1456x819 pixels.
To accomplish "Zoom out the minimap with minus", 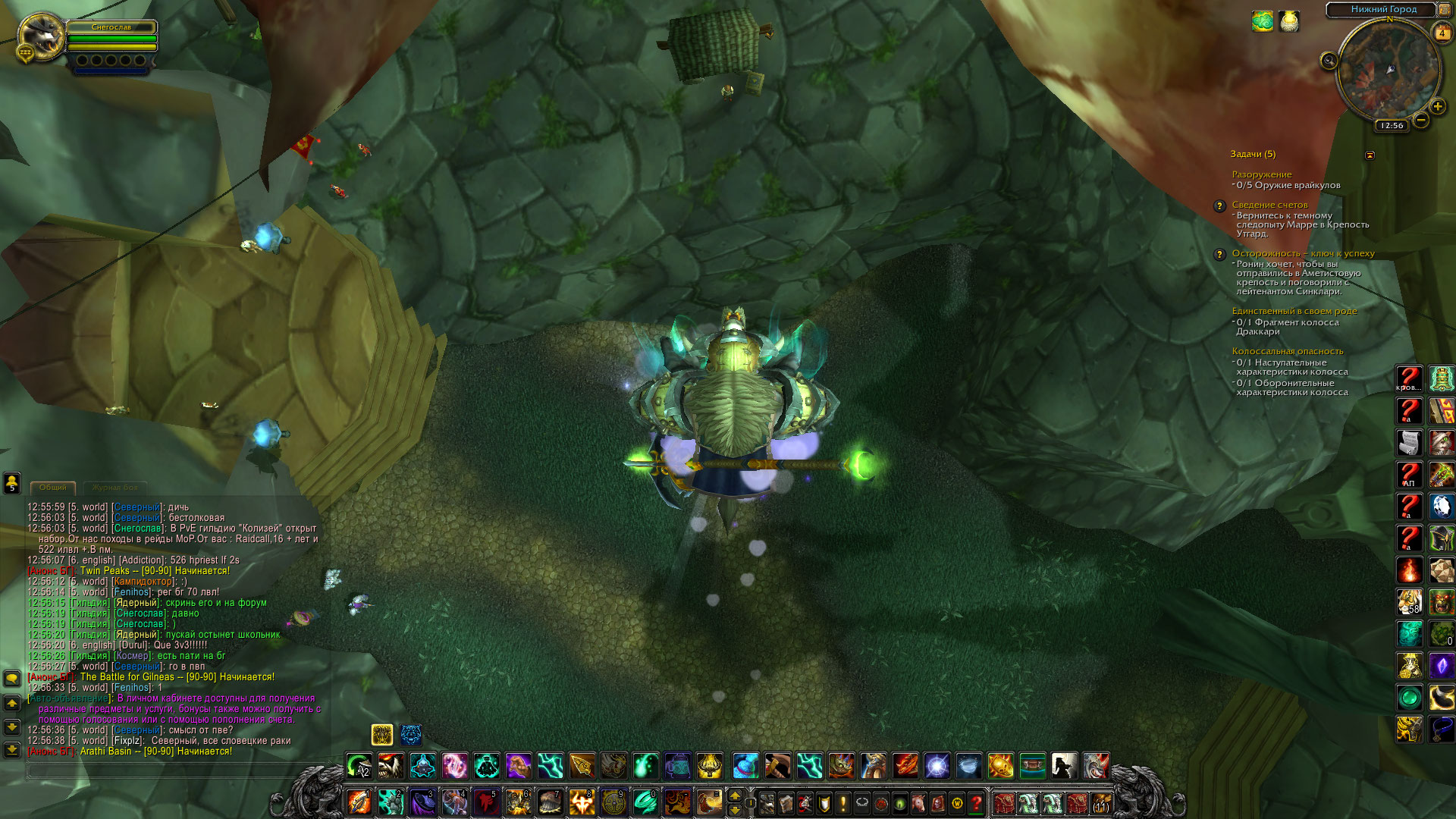I will [1421, 120].
